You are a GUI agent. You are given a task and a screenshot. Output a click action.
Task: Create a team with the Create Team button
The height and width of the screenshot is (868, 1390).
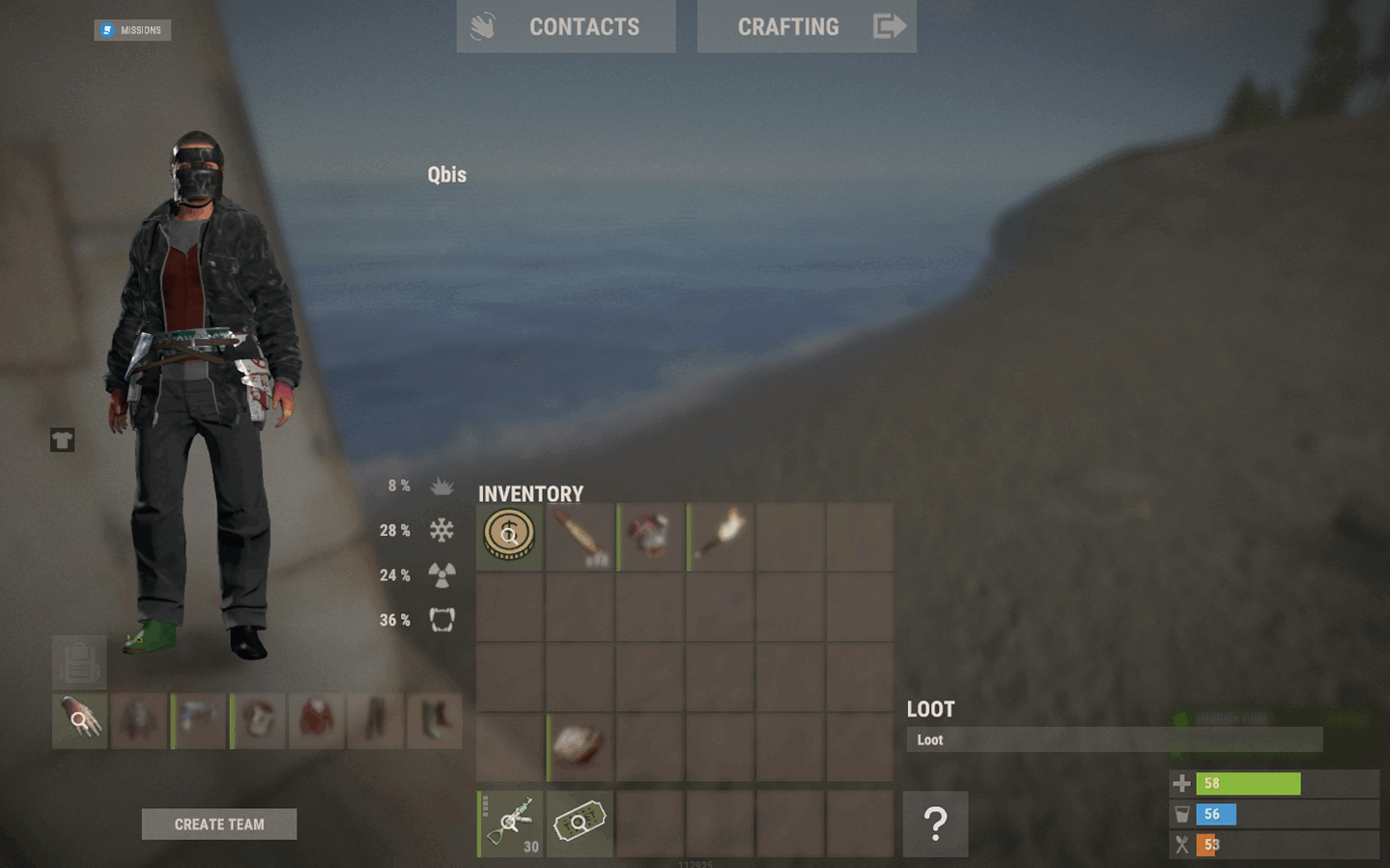219,825
